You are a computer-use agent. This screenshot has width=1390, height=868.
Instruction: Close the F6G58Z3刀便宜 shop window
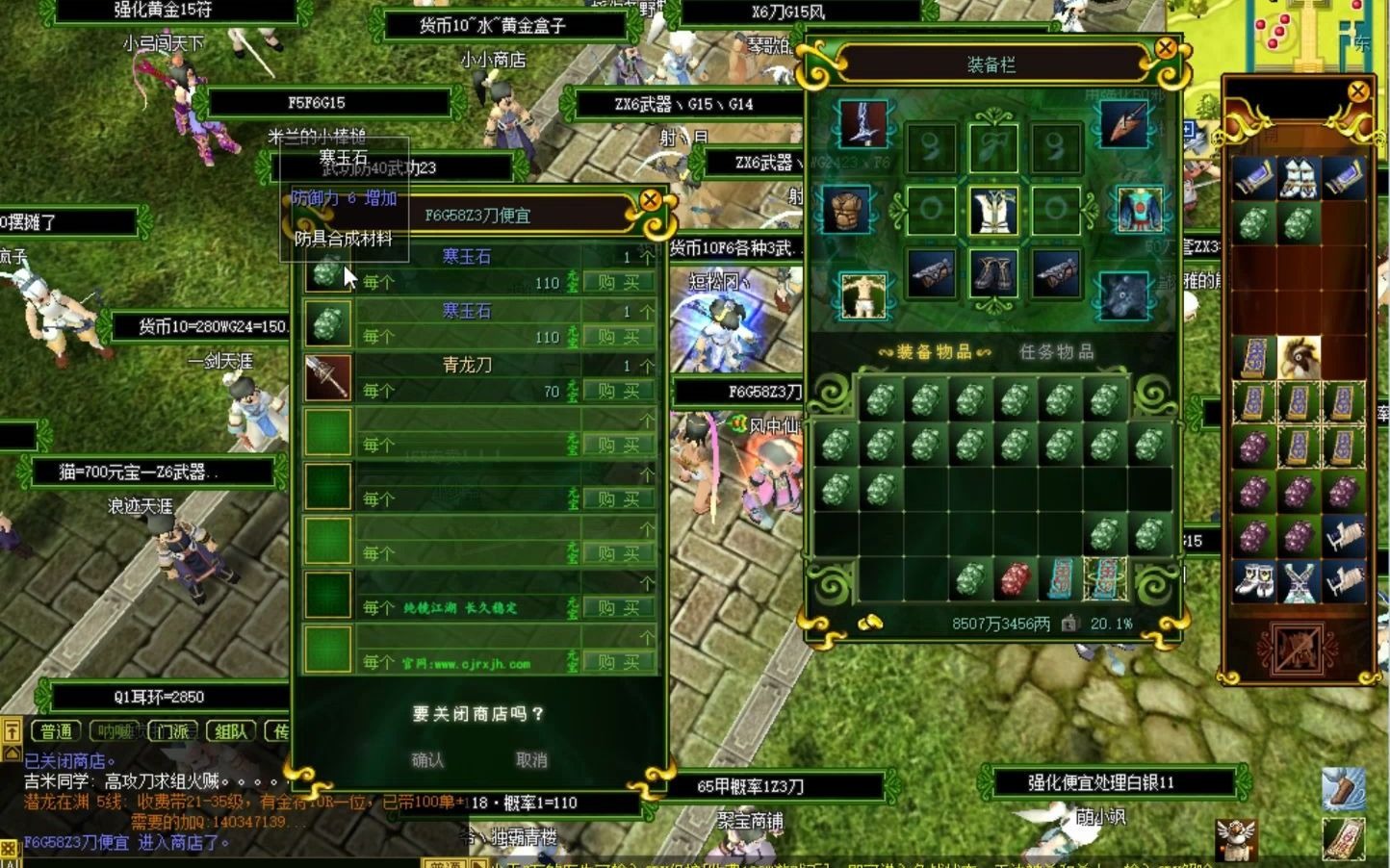coord(651,200)
